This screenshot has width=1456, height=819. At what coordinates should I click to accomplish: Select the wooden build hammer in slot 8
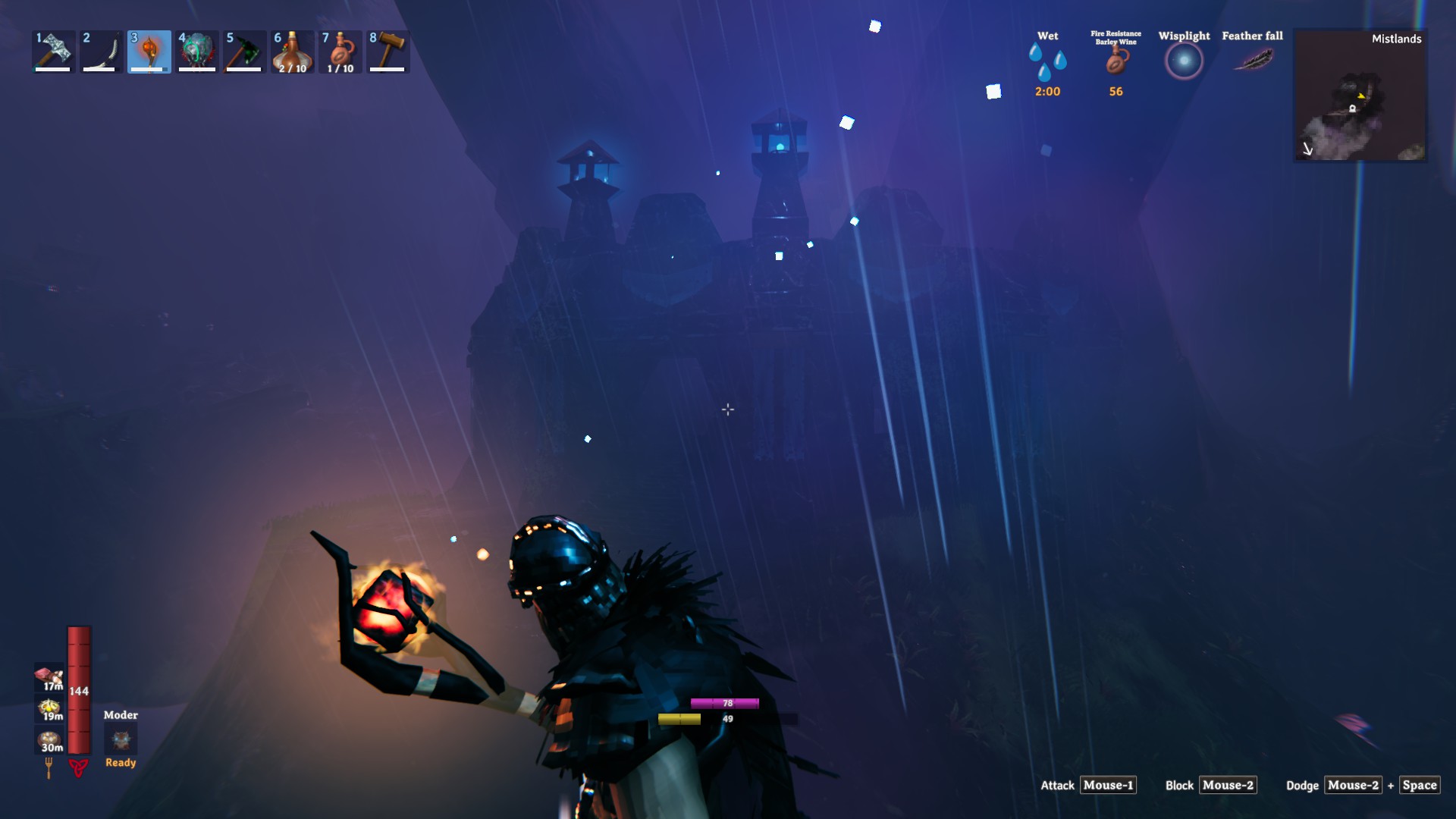pos(388,52)
